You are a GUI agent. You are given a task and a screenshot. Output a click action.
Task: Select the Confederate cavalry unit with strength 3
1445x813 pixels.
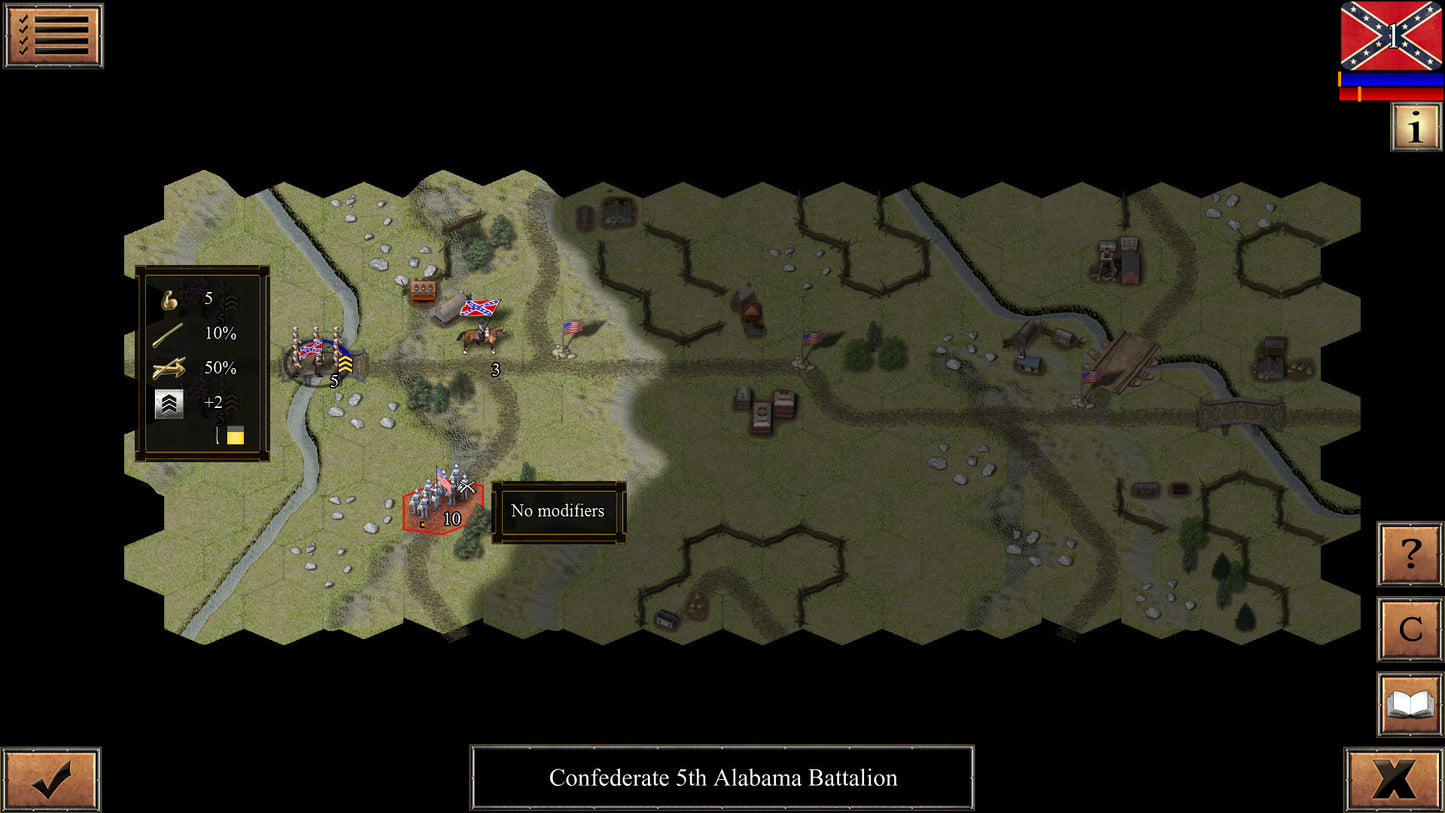tap(482, 335)
